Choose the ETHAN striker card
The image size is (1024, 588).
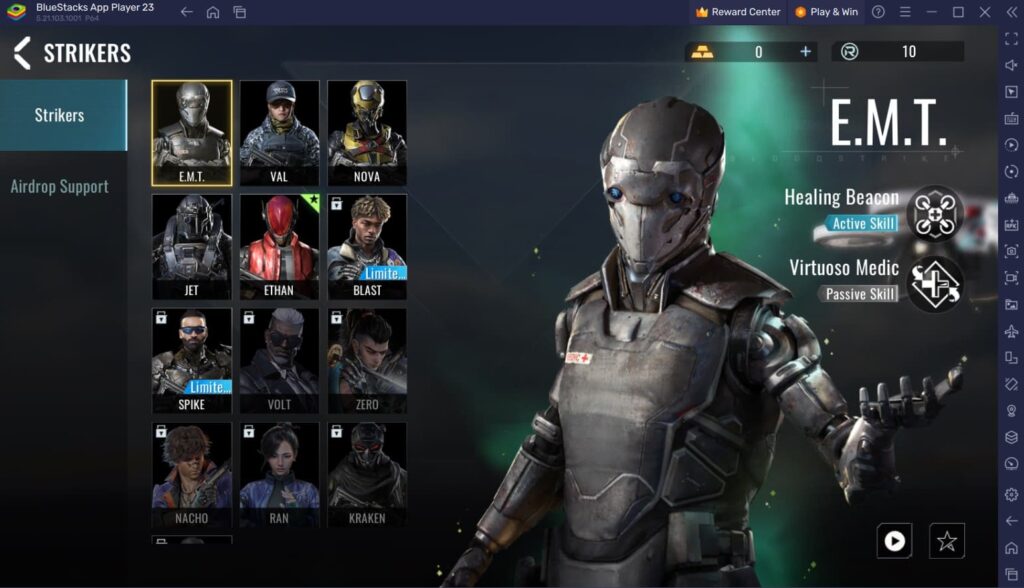tap(279, 247)
